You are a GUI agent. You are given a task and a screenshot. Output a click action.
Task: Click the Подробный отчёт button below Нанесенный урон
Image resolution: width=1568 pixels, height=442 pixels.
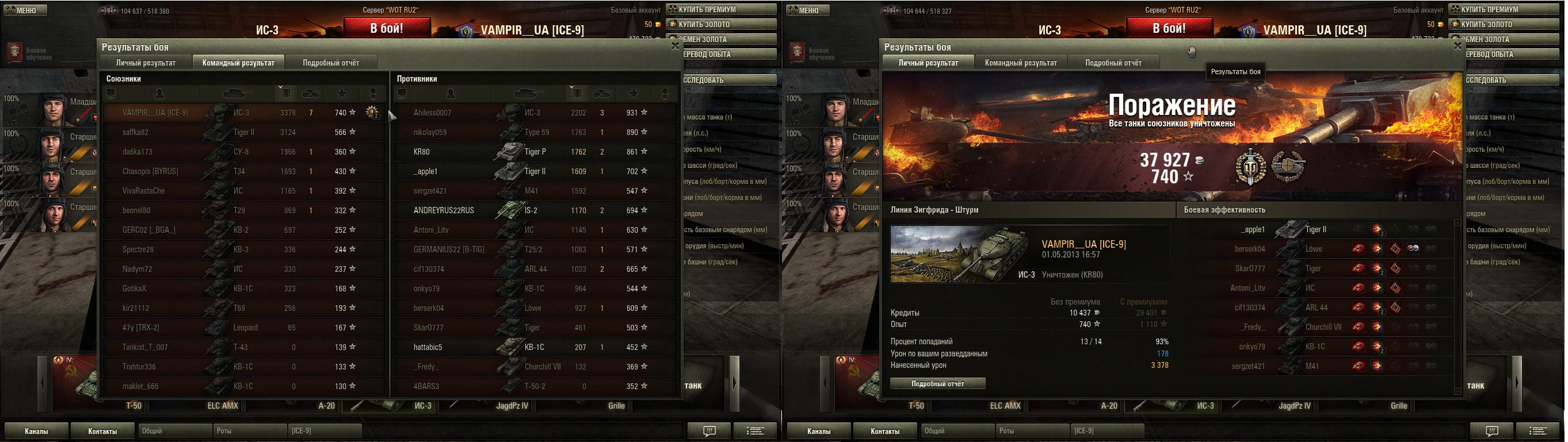click(x=937, y=383)
